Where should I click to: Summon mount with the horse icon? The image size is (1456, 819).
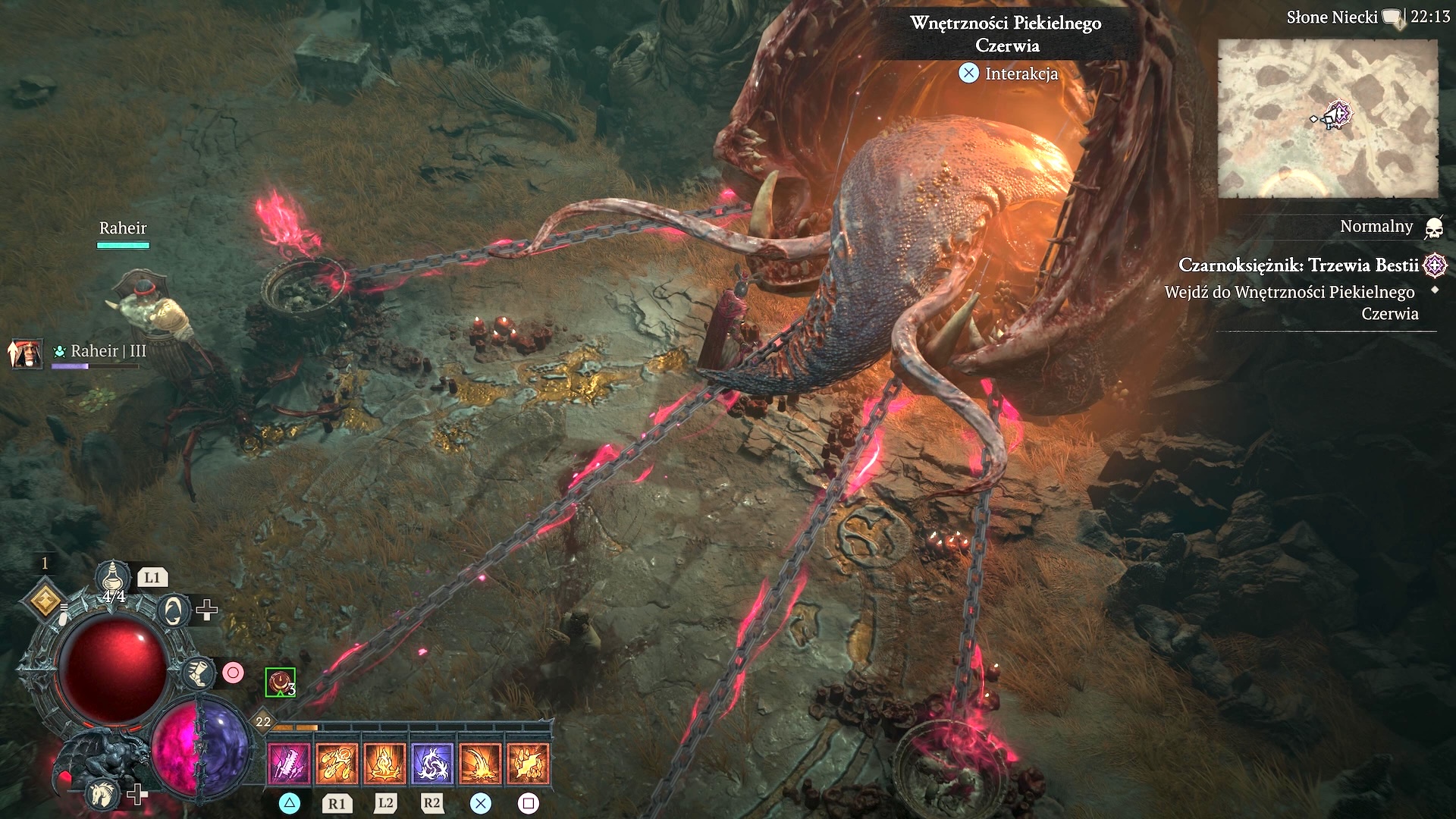(102, 794)
